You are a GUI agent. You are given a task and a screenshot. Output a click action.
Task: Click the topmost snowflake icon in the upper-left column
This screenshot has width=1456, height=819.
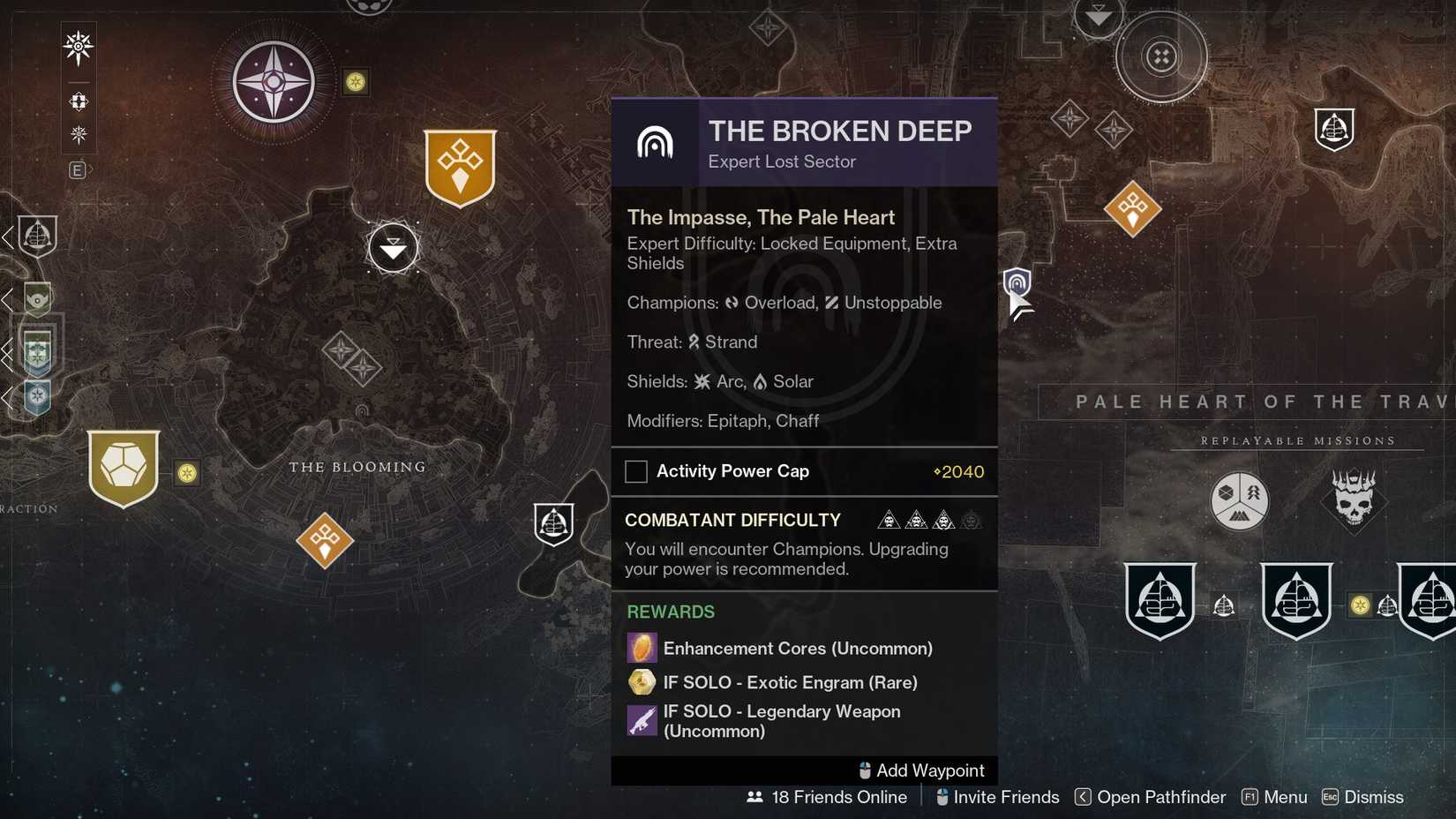(78, 48)
